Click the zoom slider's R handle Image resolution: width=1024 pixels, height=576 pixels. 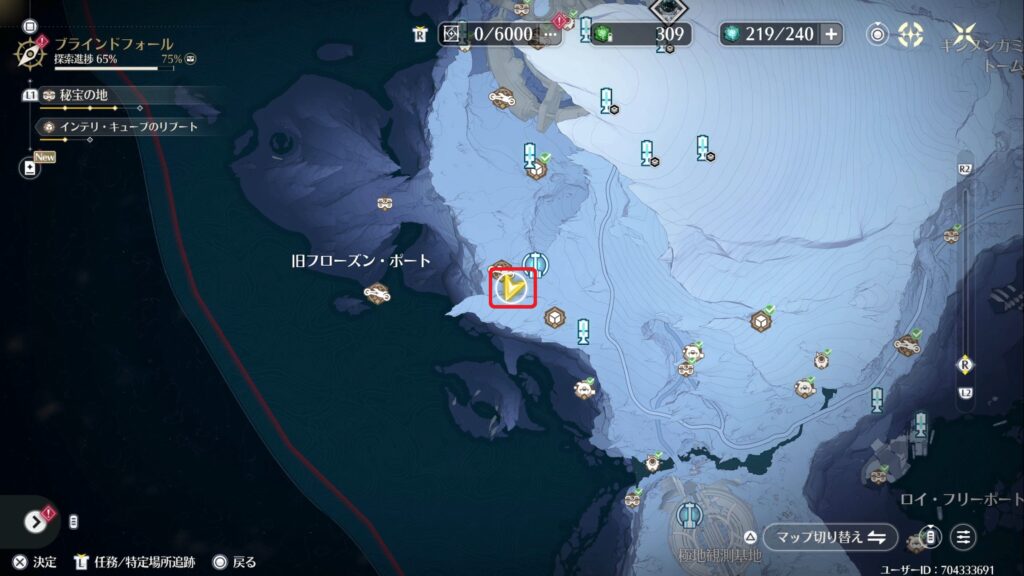(x=965, y=363)
